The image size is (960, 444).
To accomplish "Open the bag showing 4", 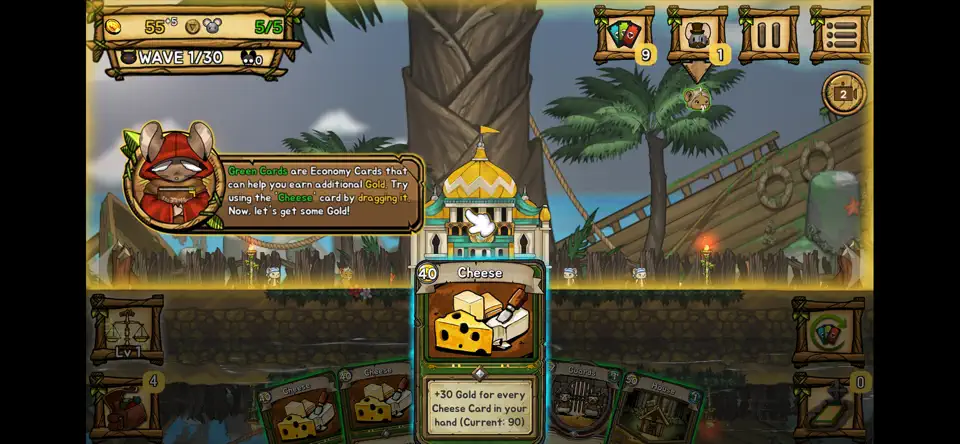I will tap(127, 405).
